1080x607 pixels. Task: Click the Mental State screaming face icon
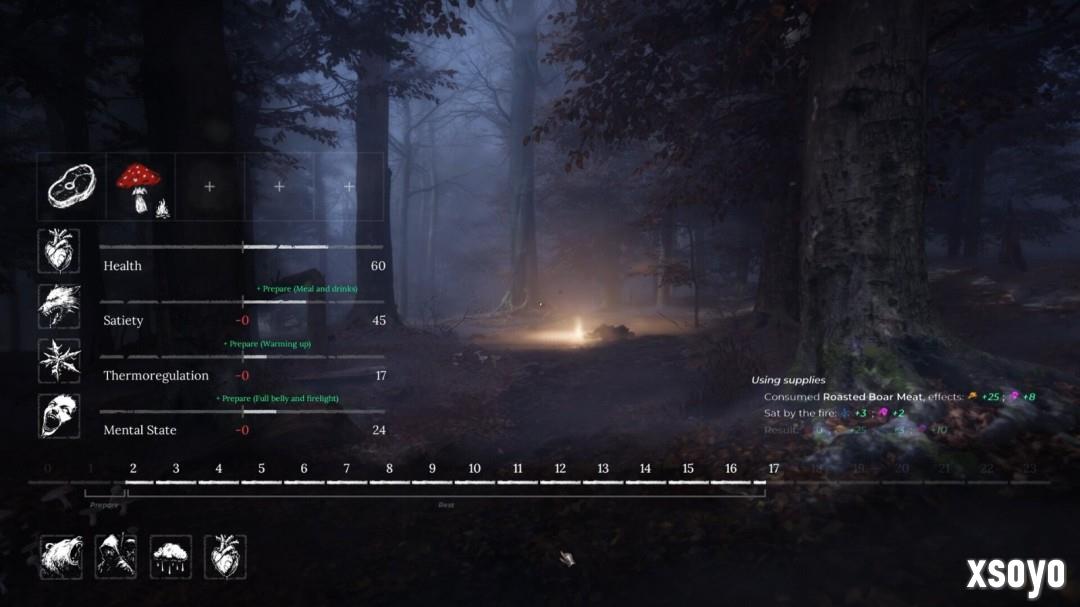click(x=59, y=416)
